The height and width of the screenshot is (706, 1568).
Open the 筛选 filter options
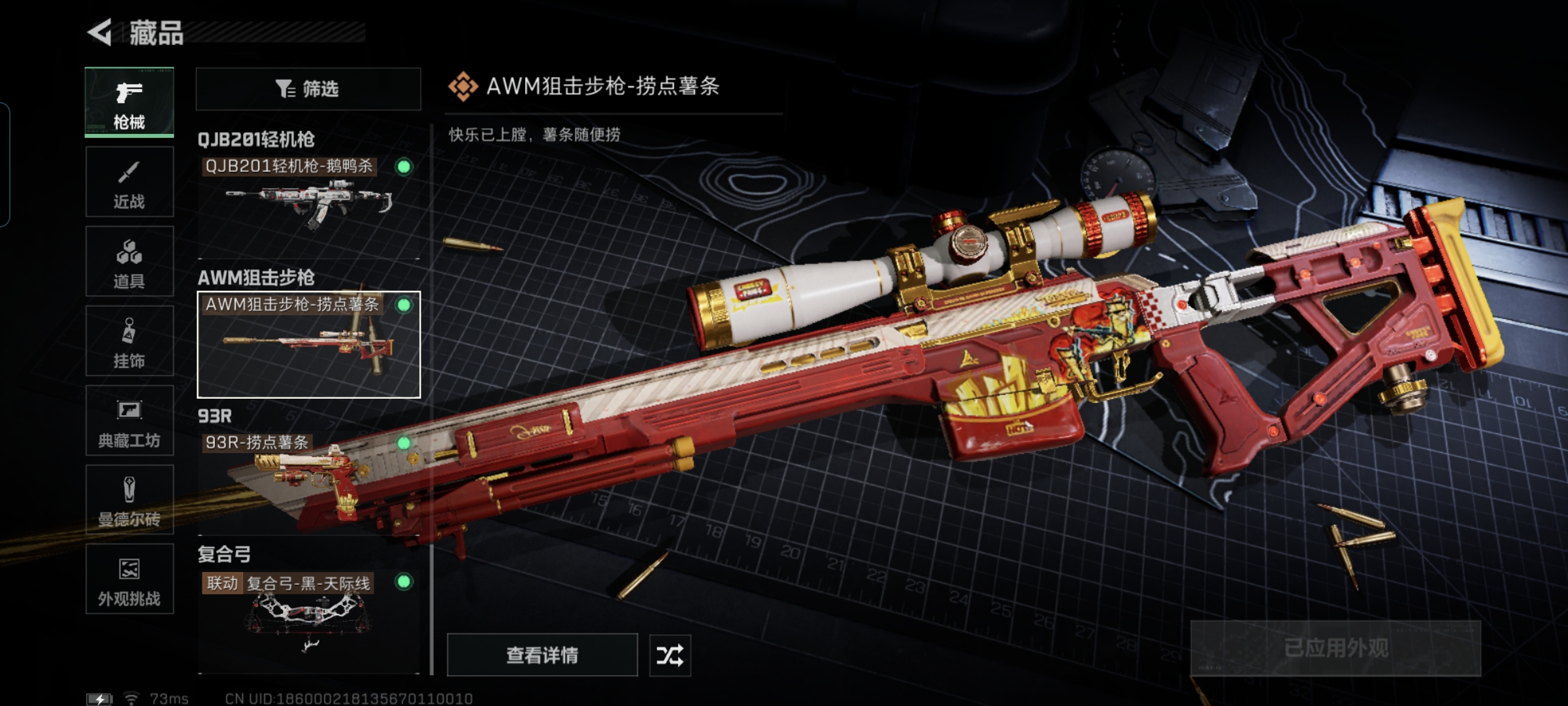308,89
